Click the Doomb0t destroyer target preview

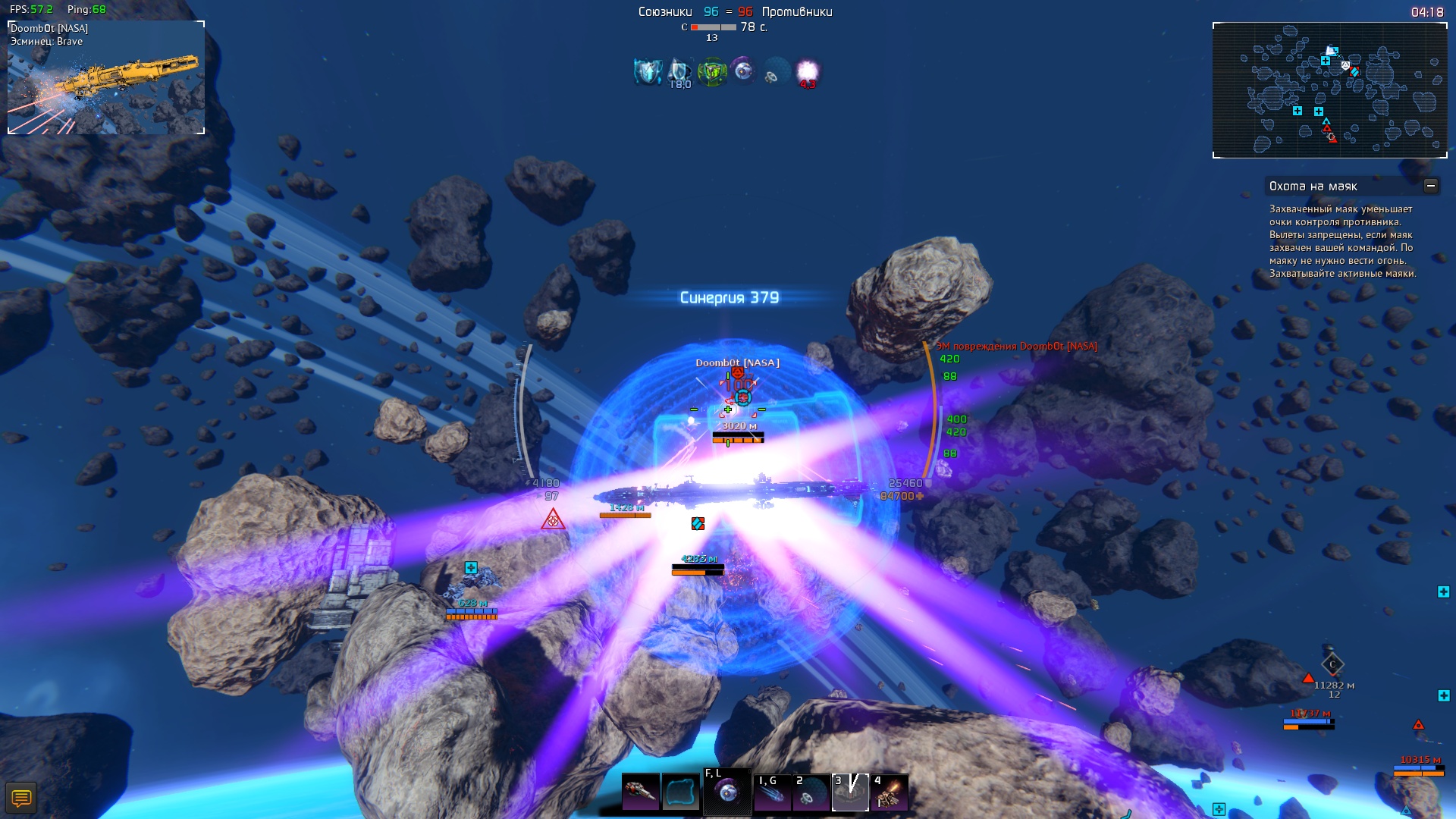point(106,78)
